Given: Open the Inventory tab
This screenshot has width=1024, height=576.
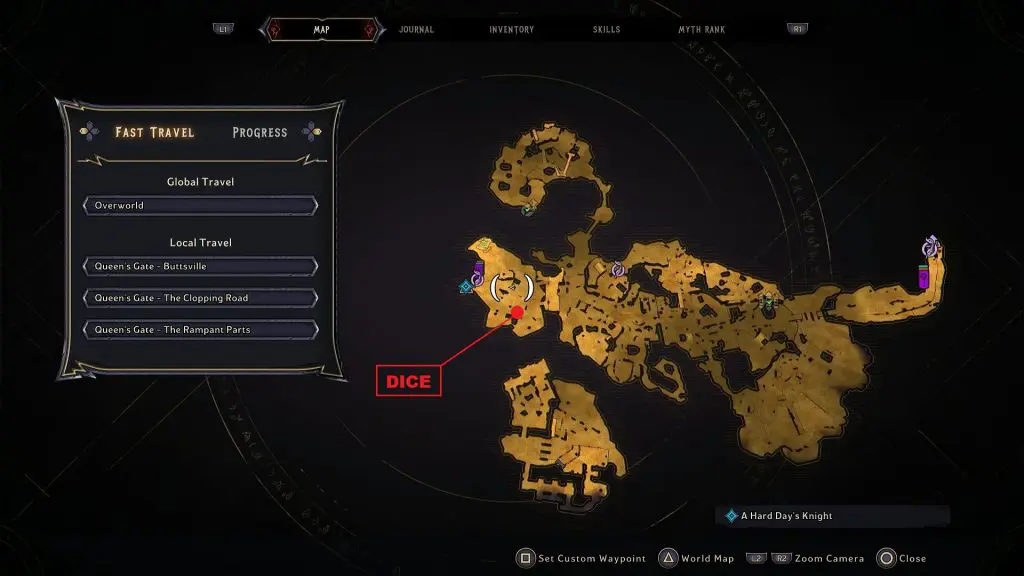Looking at the screenshot, I should [x=511, y=30].
